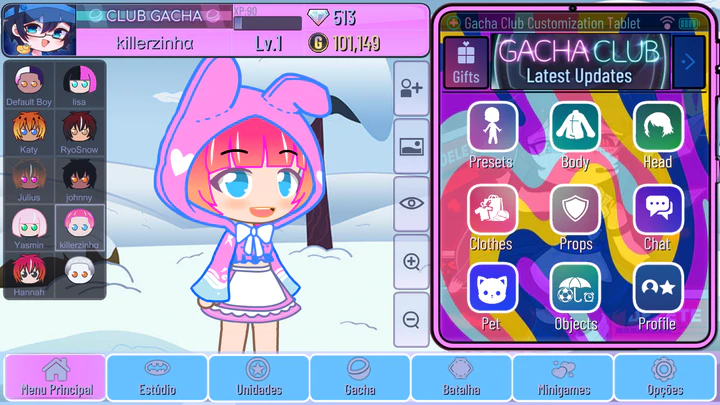The height and width of the screenshot is (405, 720).
Task: Open the Gacha tab
Action: 360,378
